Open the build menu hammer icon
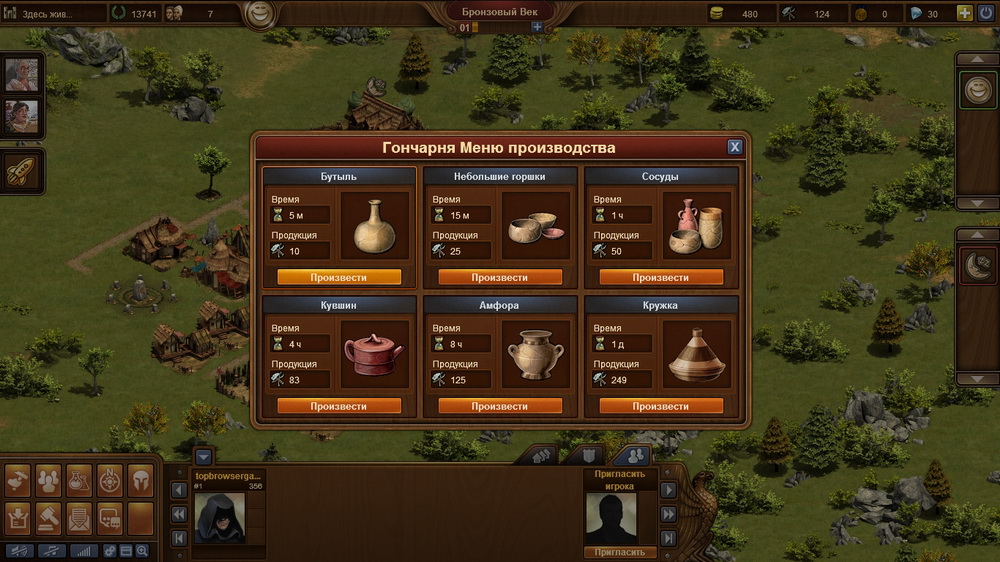The width and height of the screenshot is (1000, 562). [x=18, y=481]
